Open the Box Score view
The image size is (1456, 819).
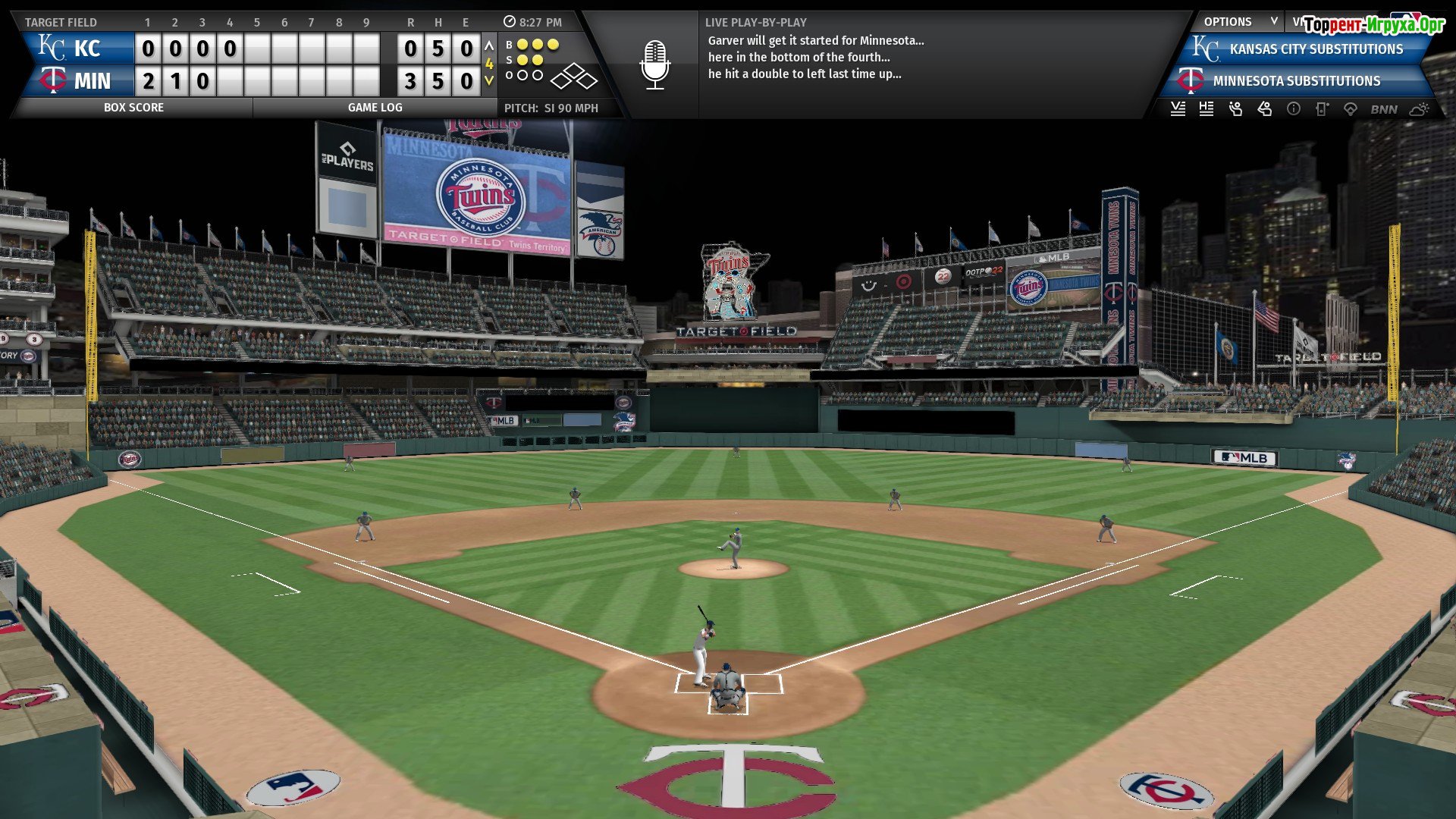(x=133, y=108)
